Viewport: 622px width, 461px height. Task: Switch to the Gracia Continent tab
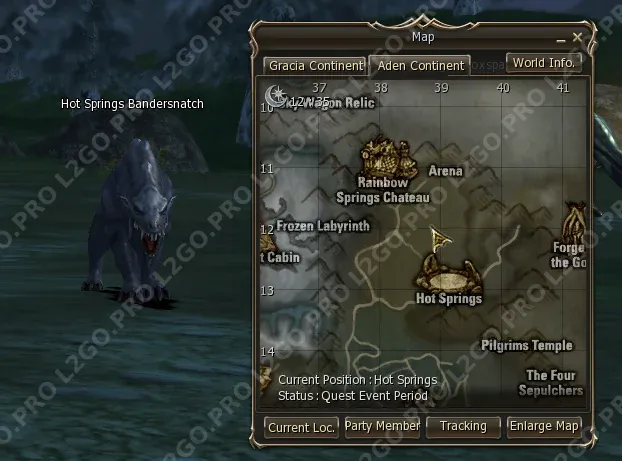click(315, 66)
